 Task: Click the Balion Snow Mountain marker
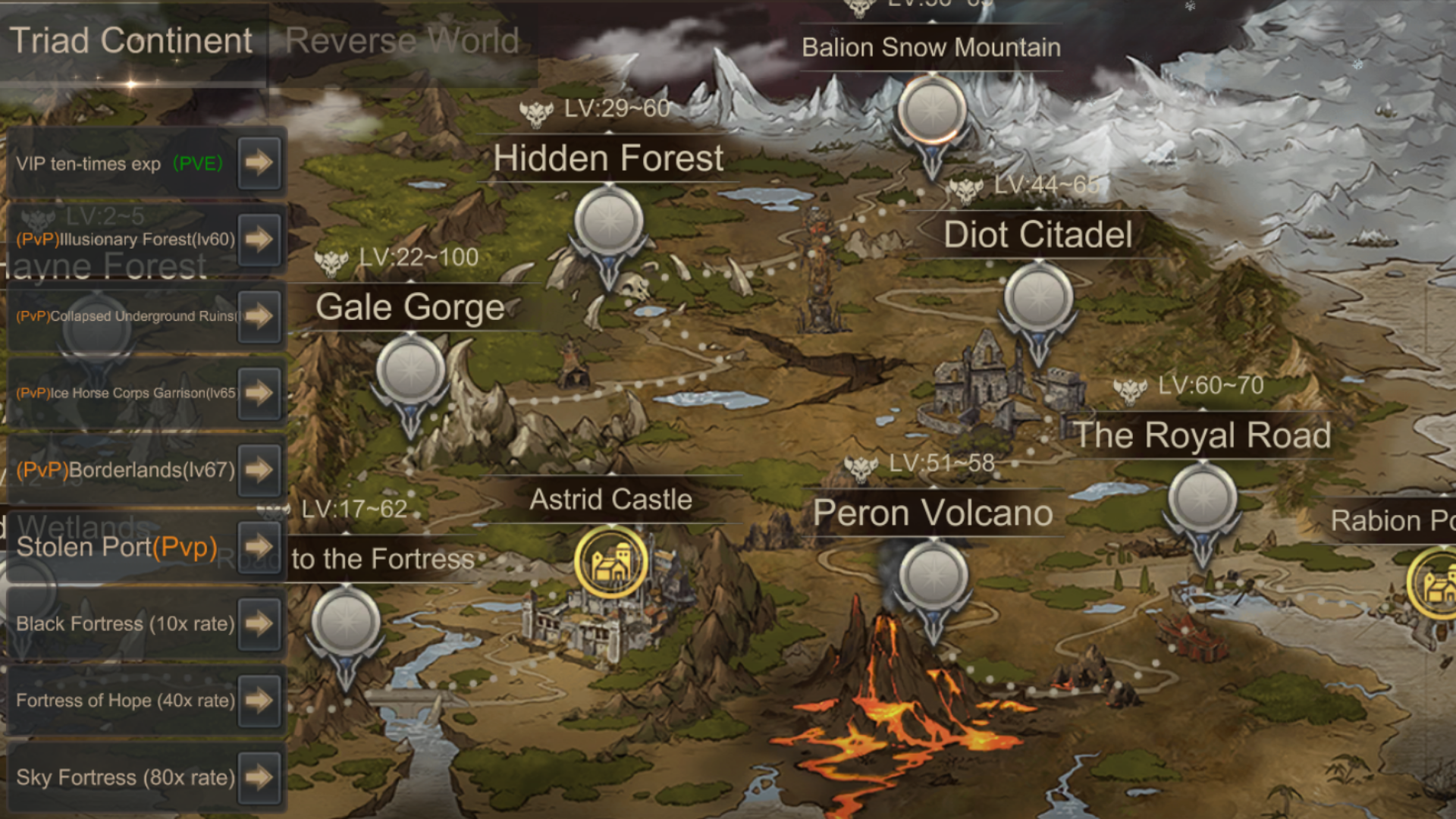(x=932, y=111)
